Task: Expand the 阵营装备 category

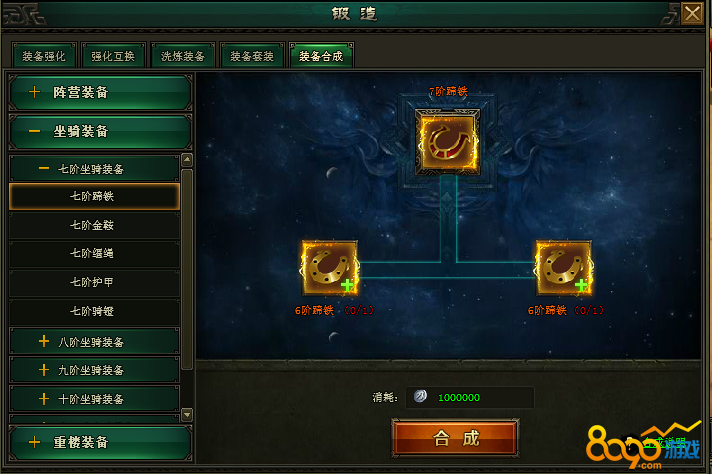Action: [x=98, y=93]
